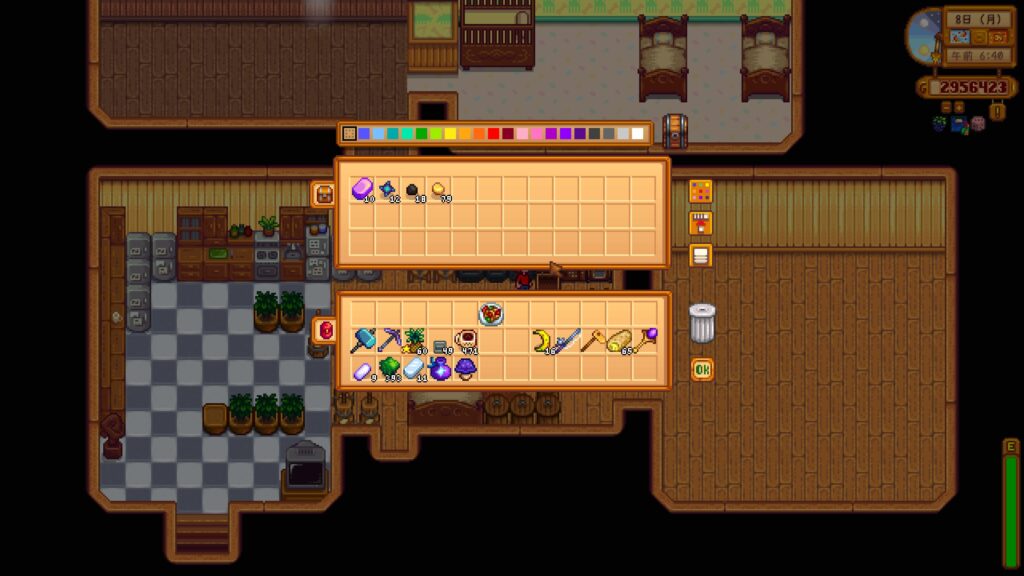Choose the red color swatch
This screenshot has width=1024, height=576.
tap(493, 133)
